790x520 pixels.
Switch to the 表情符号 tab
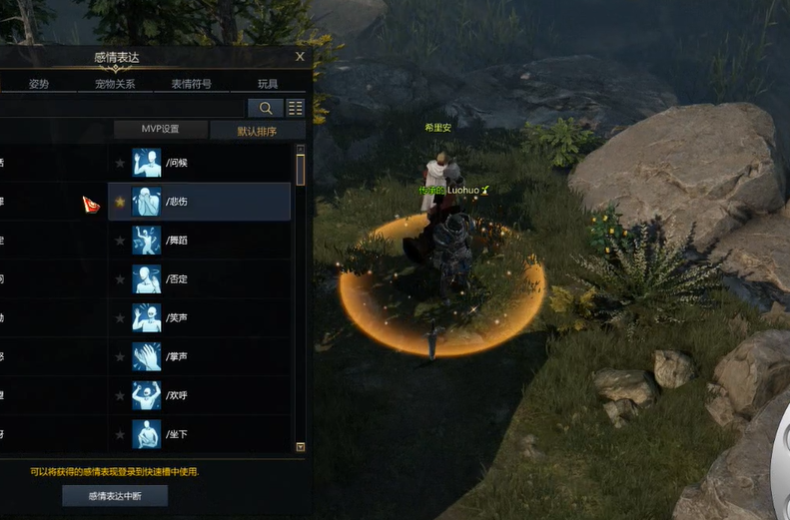pos(191,84)
